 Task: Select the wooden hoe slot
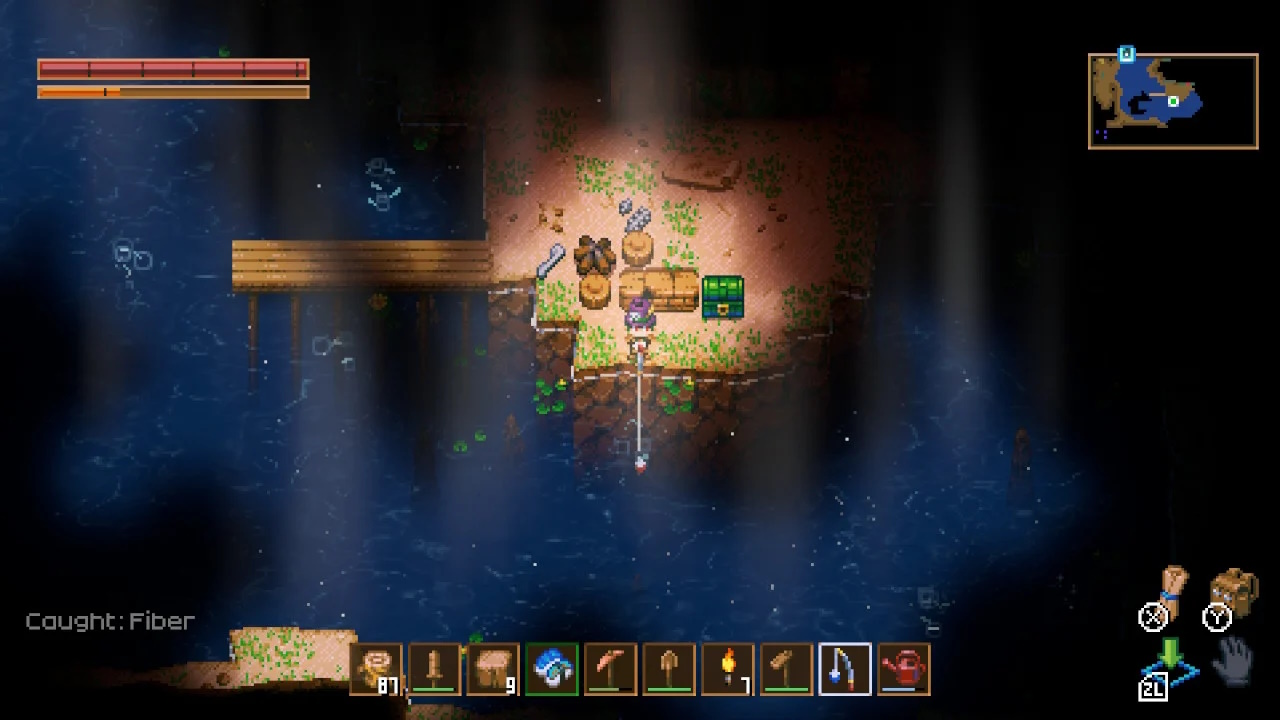pyautogui.click(x=786, y=669)
